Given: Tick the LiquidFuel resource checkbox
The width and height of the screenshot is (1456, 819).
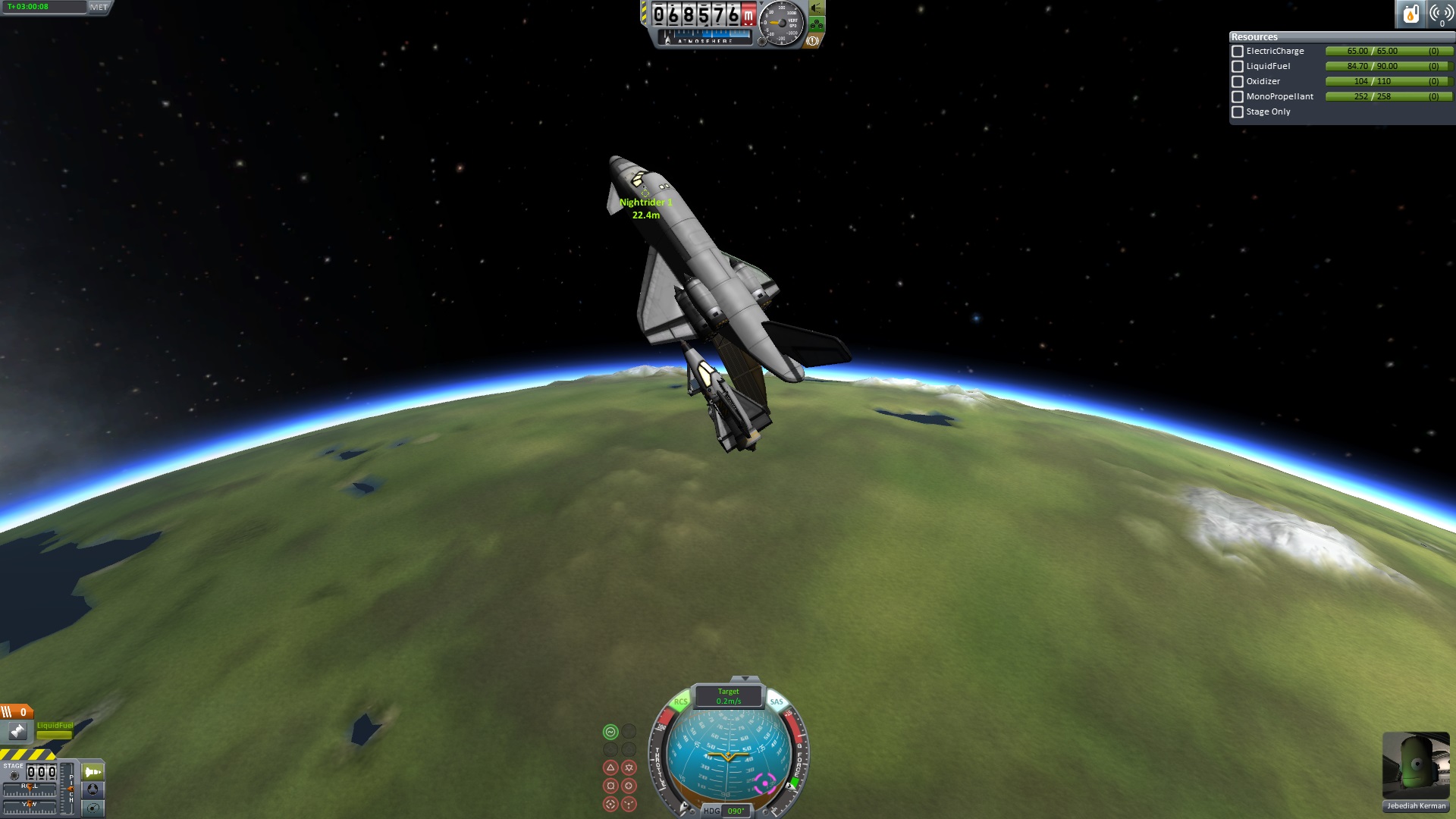Looking at the screenshot, I should [x=1238, y=67].
